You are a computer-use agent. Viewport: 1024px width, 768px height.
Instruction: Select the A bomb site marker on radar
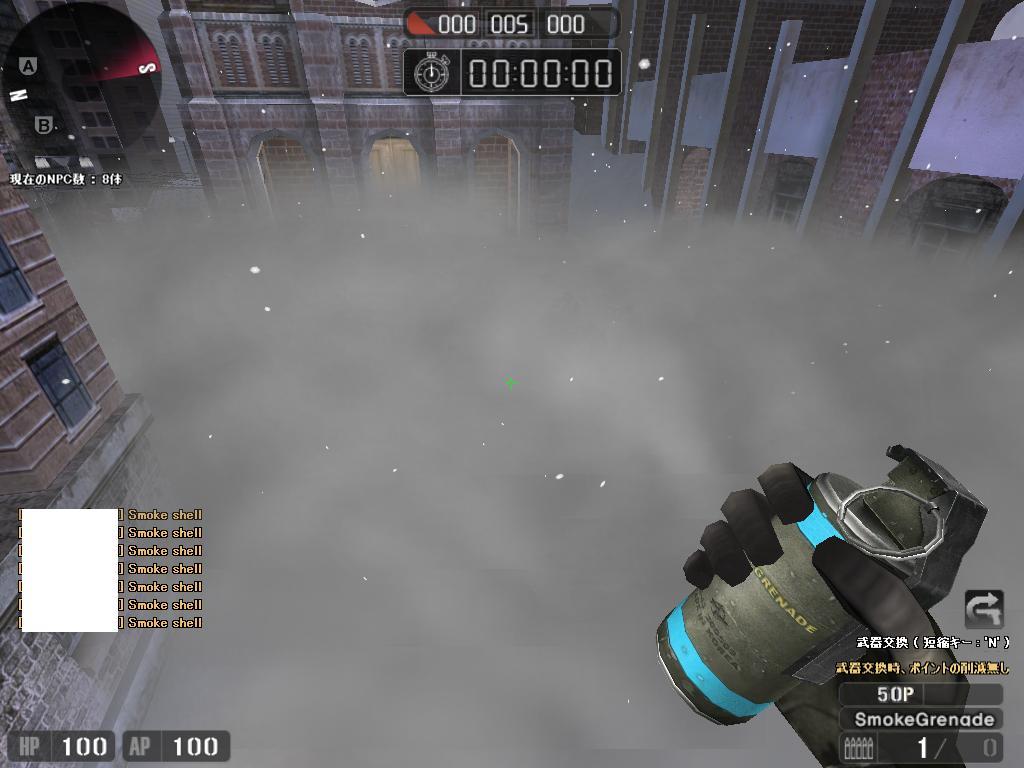[x=28, y=66]
